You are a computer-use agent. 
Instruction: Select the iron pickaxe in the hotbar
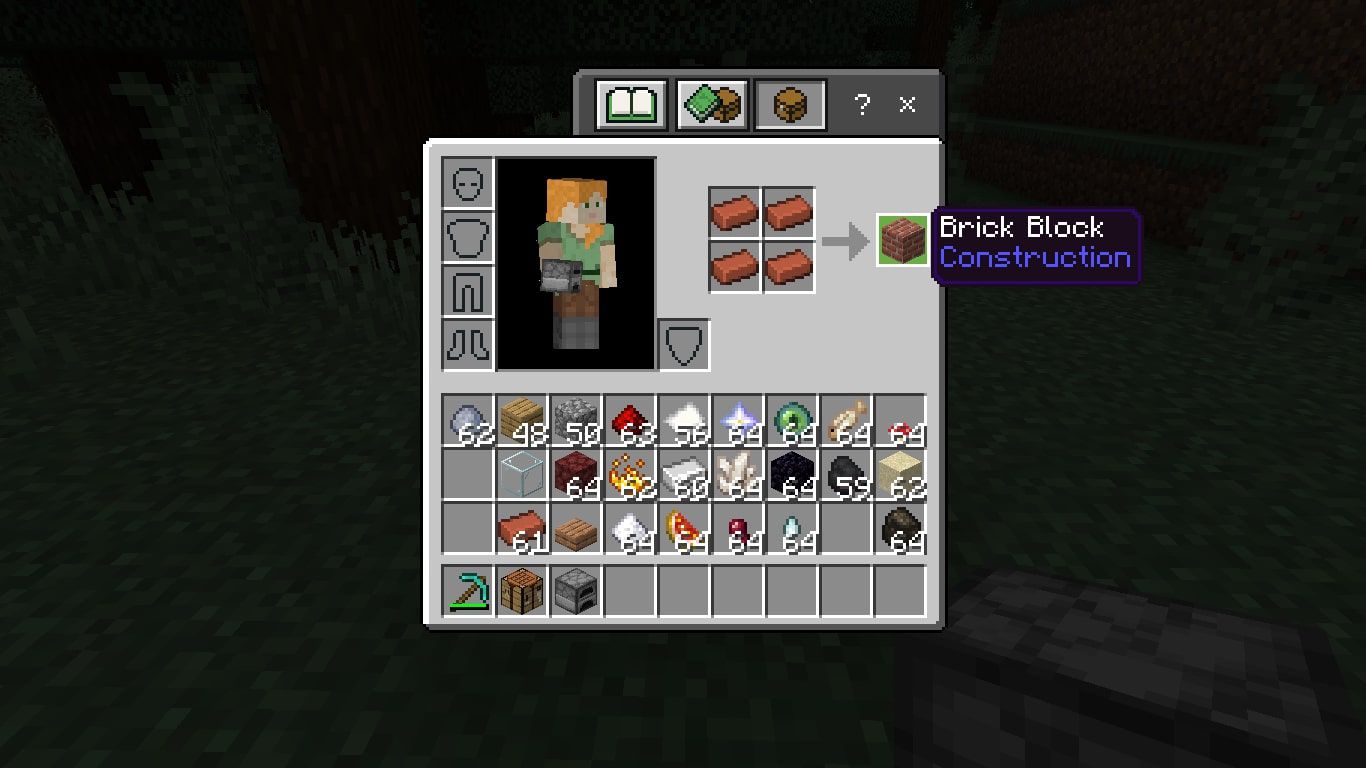[x=467, y=590]
